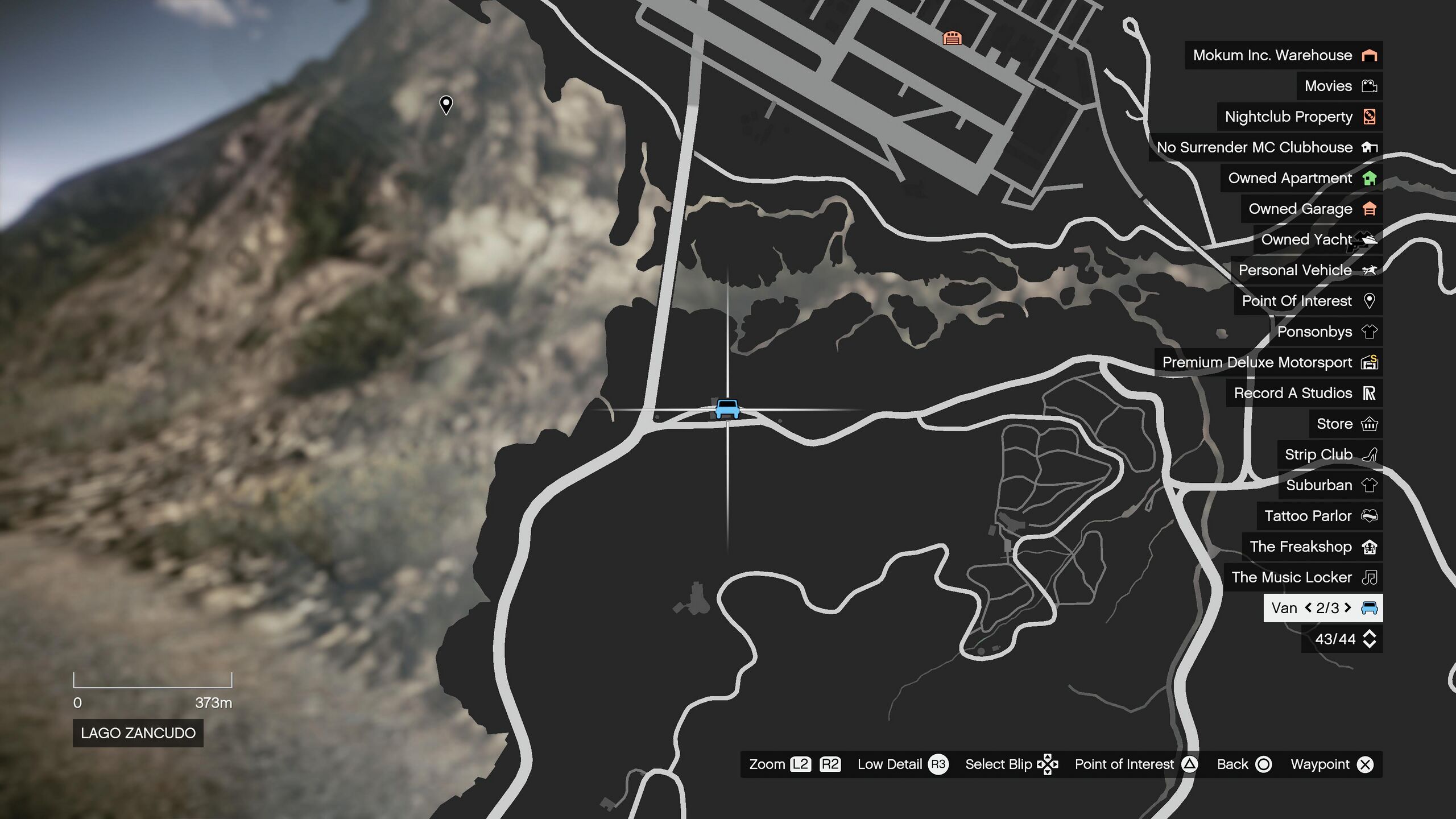Select Mokum Inc. Warehouse legend entry
Screen dimensions: 1456x819
pyautogui.click(x=1283, y=55)
